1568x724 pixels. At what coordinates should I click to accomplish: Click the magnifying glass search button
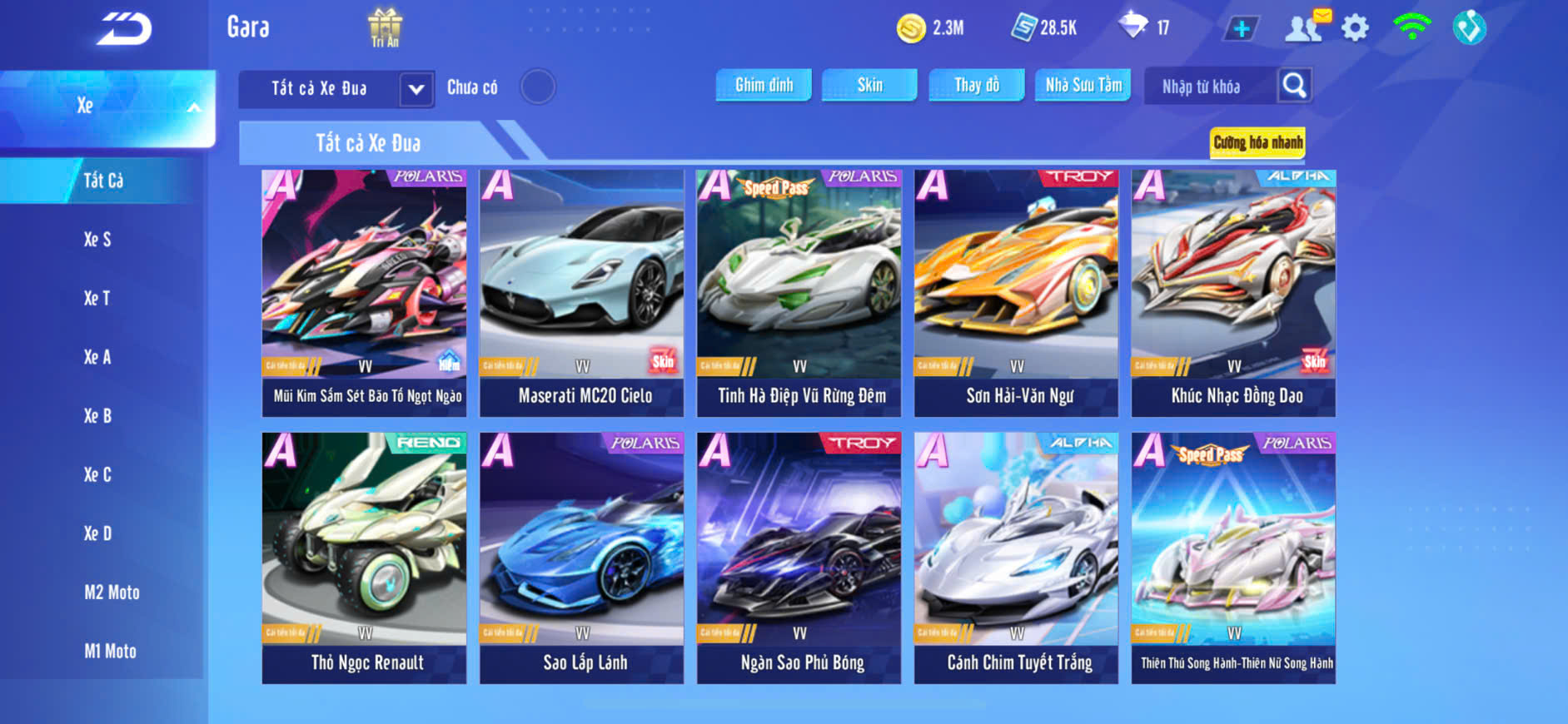pos(1294,85)
